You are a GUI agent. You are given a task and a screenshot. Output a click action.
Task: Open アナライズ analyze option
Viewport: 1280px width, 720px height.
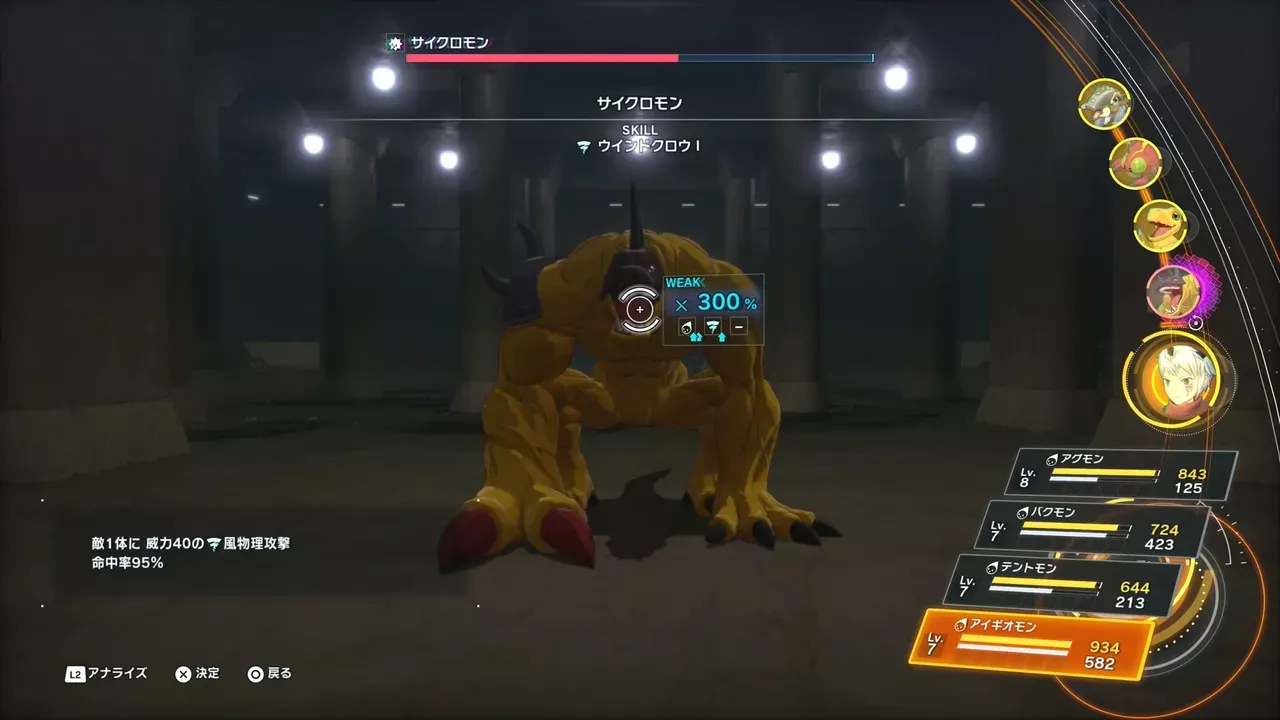(x=113, y=673)
